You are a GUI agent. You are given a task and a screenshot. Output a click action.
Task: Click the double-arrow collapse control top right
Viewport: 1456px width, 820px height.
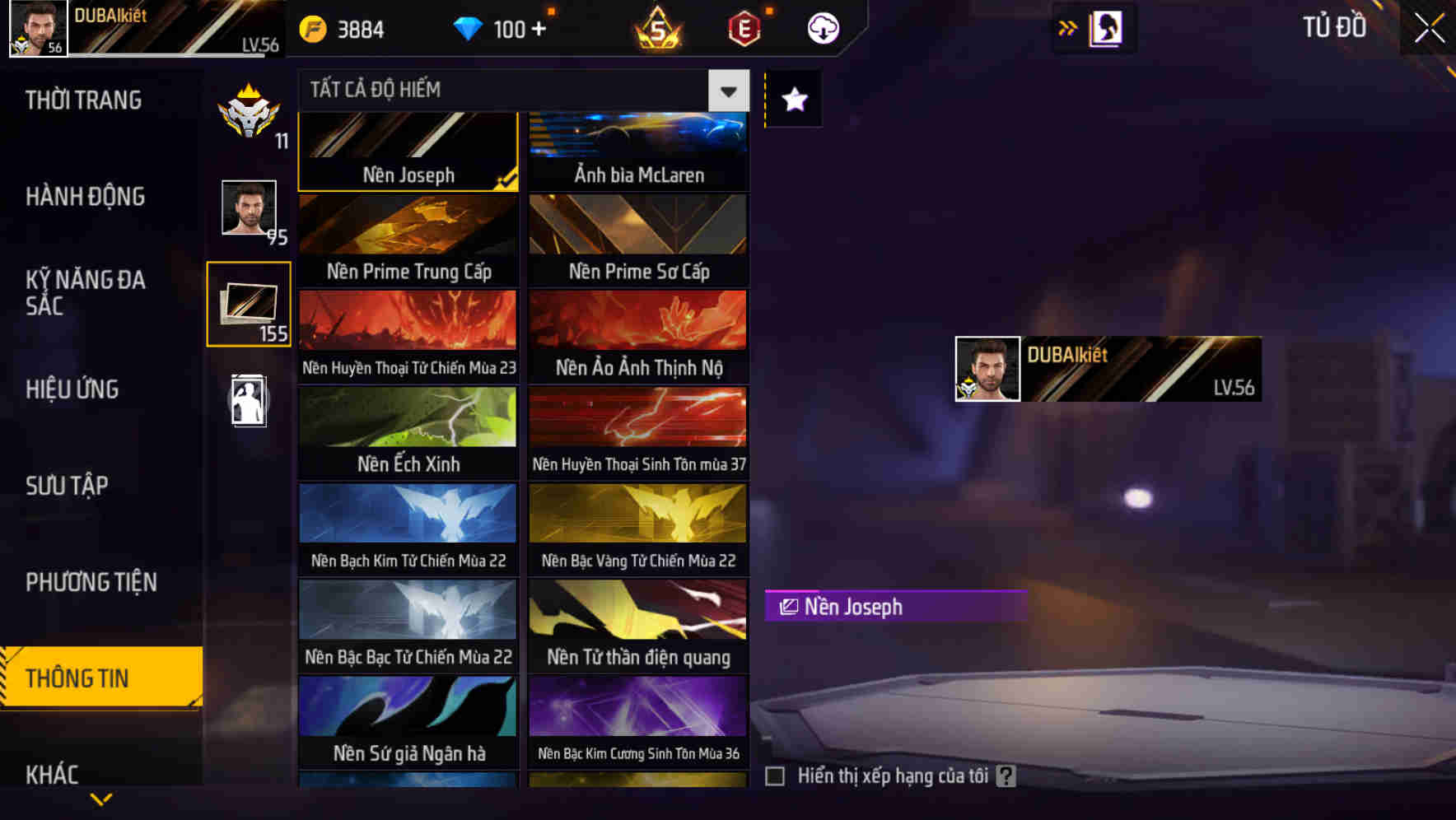pos(1068,27)
